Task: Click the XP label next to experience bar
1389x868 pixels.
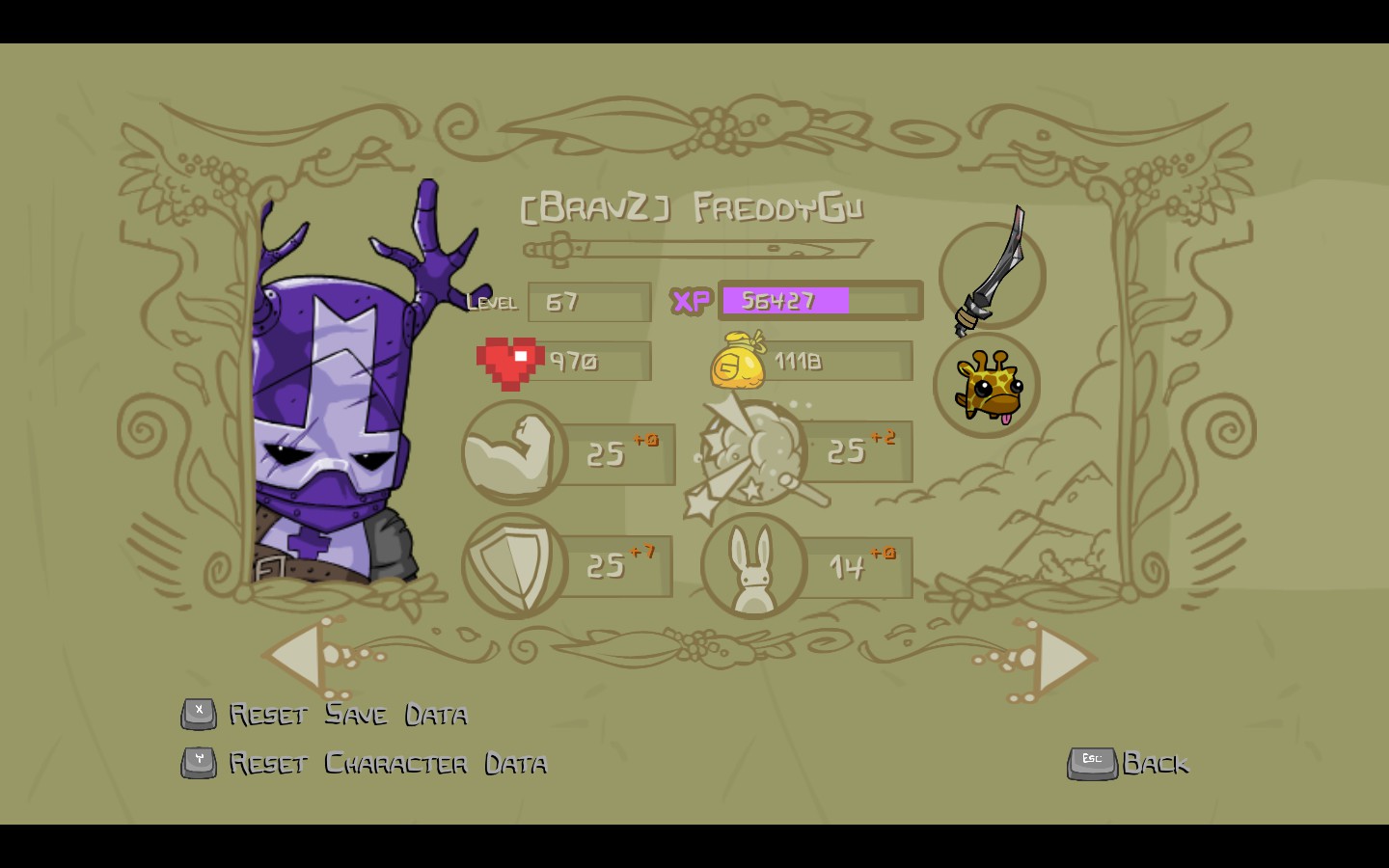Action: [691, 301]
